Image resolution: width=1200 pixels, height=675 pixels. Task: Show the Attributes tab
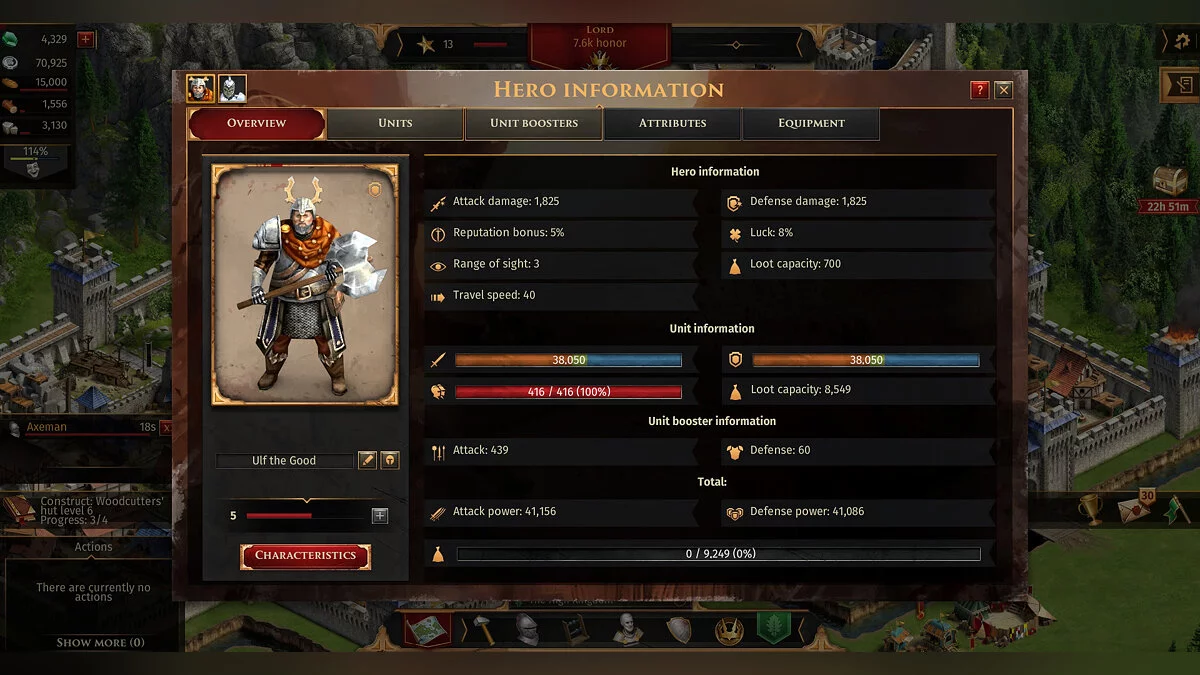(672, 123)
